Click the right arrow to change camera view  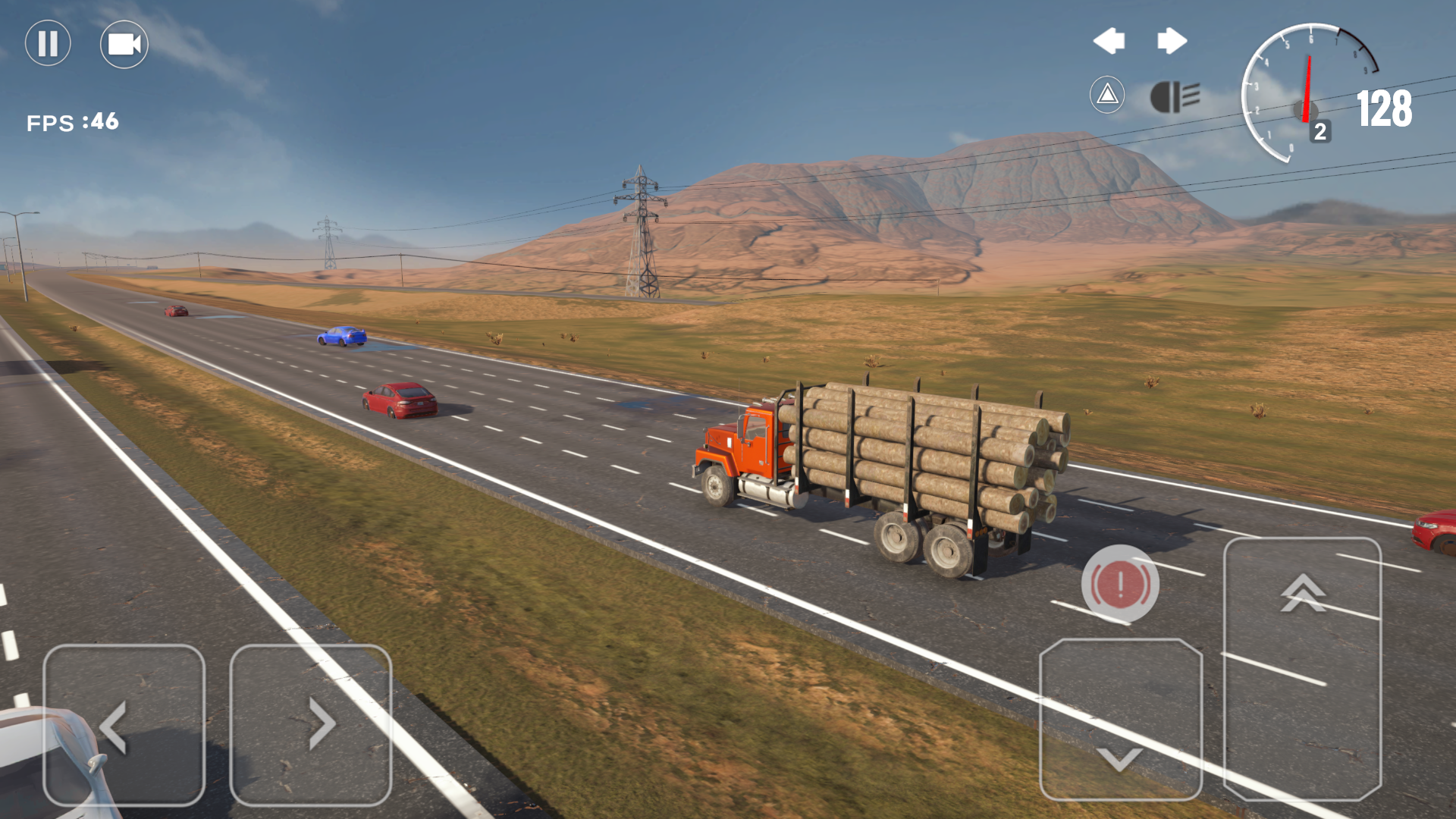click(x=1171, y=42)
